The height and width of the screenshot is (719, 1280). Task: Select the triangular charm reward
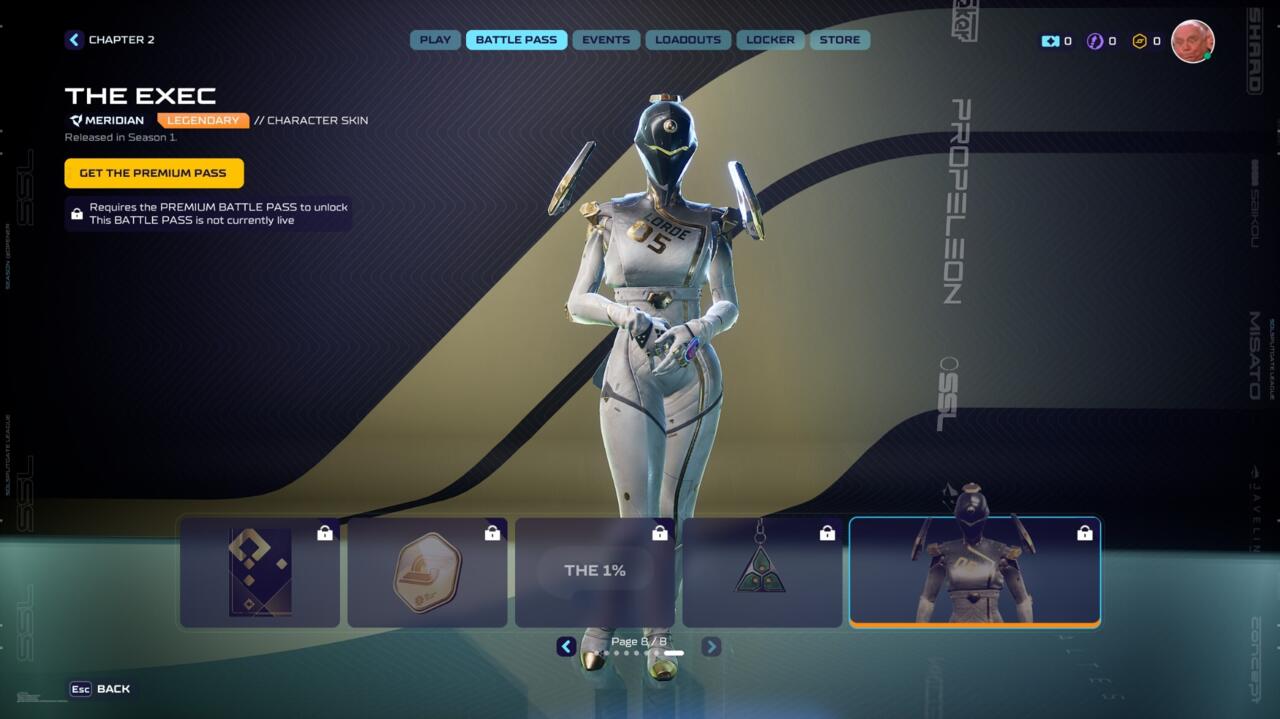click(x=762, y=572)
